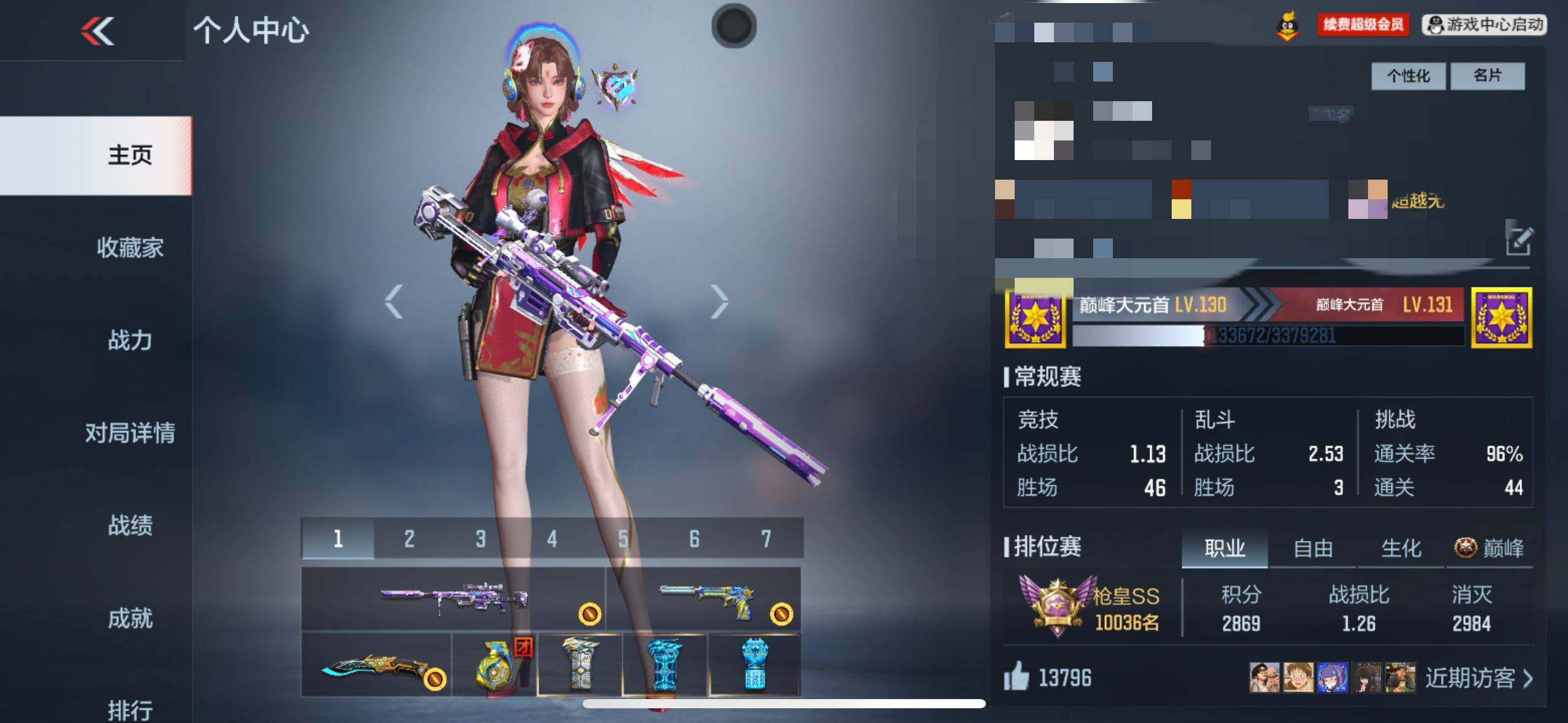Switch to the 排行 ranking page

click(130, 710)
